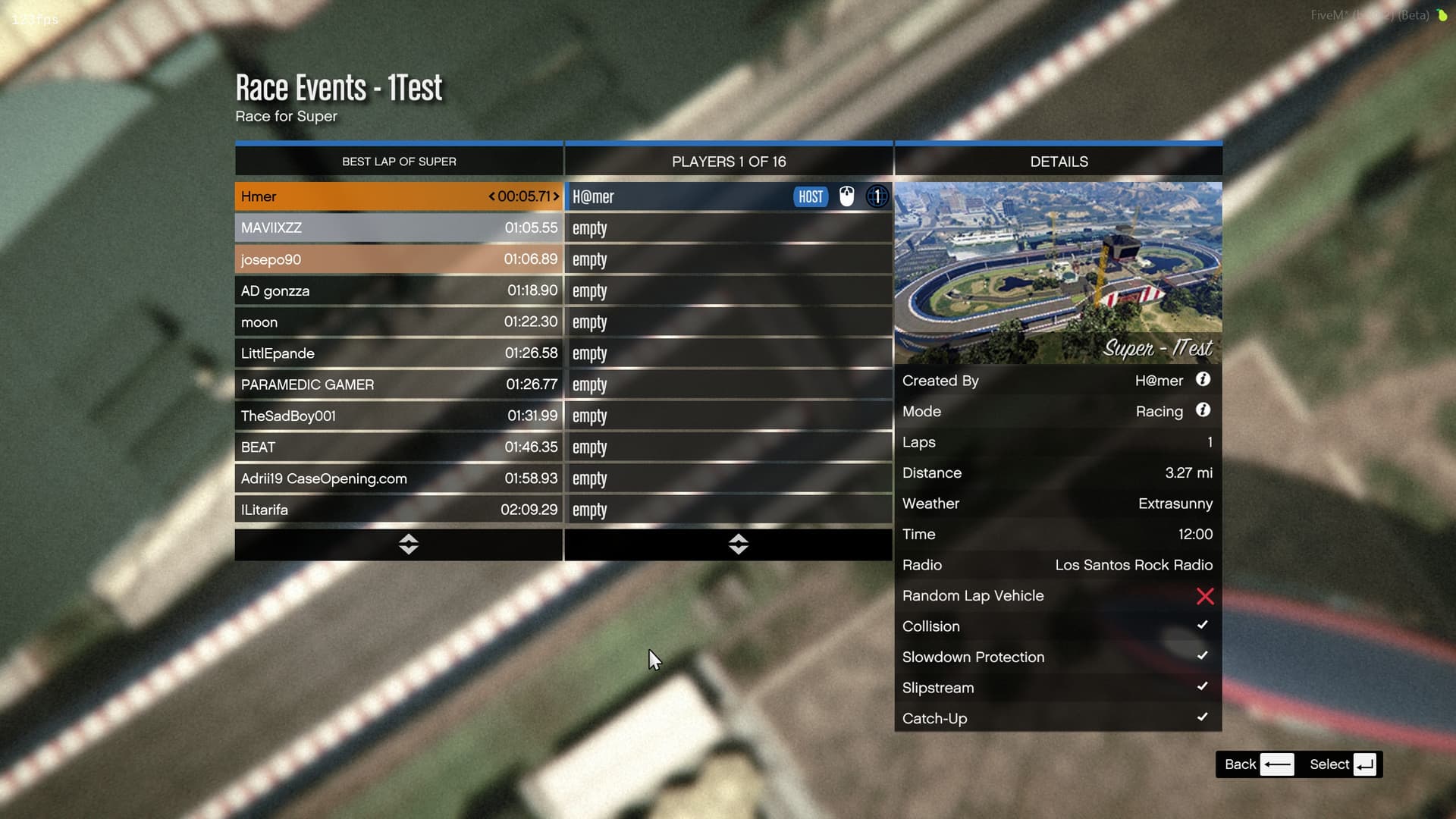The width and height of the screenshot is (1456, 819).
Task: Click the info icon beside Racing mode
Action: click(1204, 410)
